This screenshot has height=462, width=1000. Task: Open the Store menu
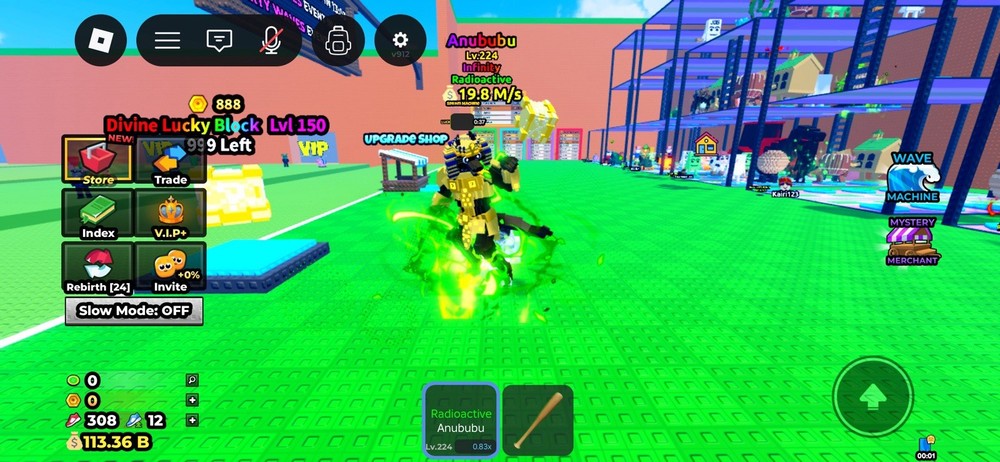tap(98, 161)
